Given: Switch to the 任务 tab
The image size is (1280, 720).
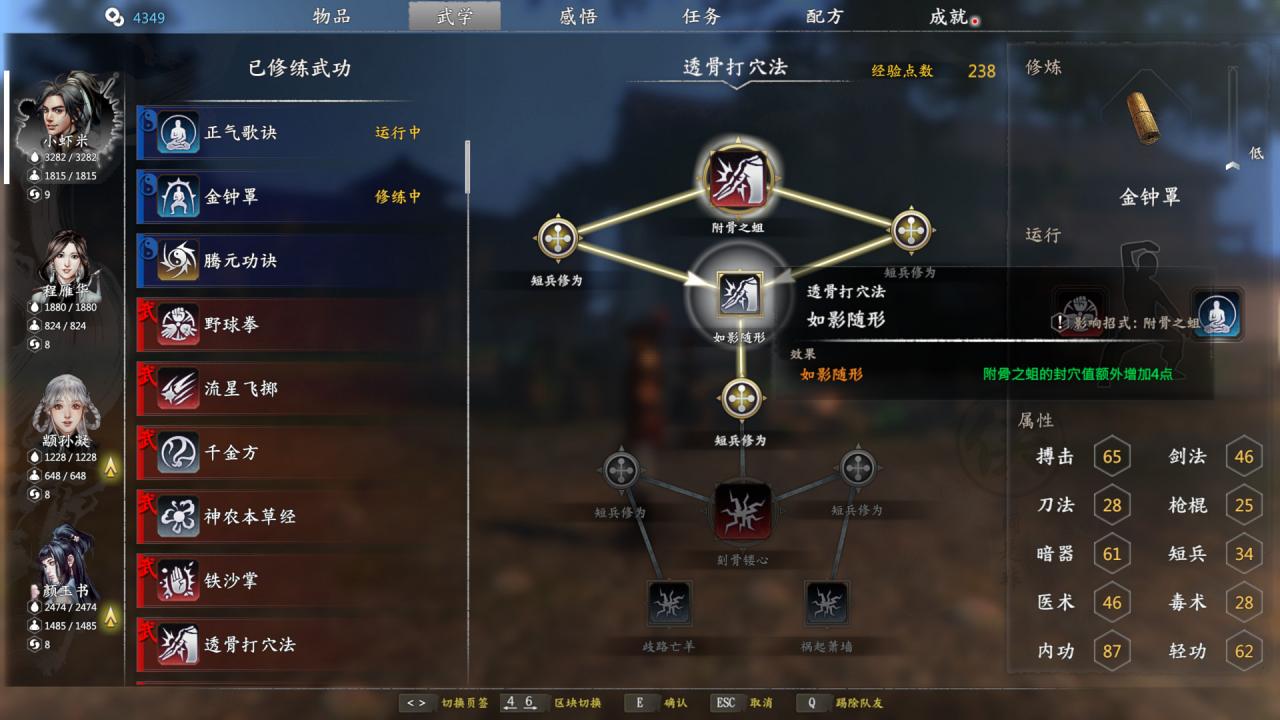Looking at the screenshot, I should (x=701, y=16).
